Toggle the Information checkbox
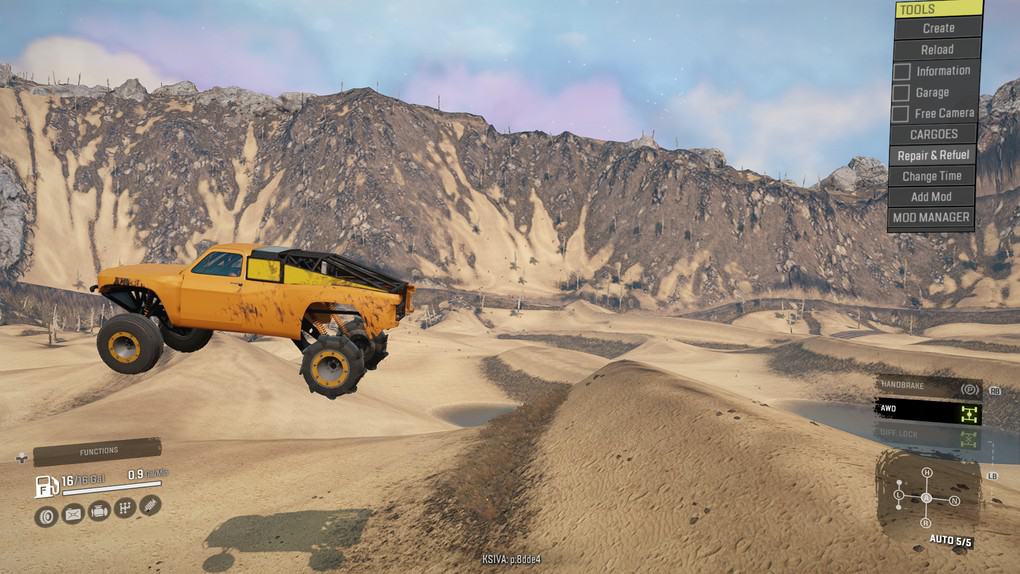Image resolution: width=1020 pixels, height=574 pixels. pyautogui.click(x=901, y=71)
